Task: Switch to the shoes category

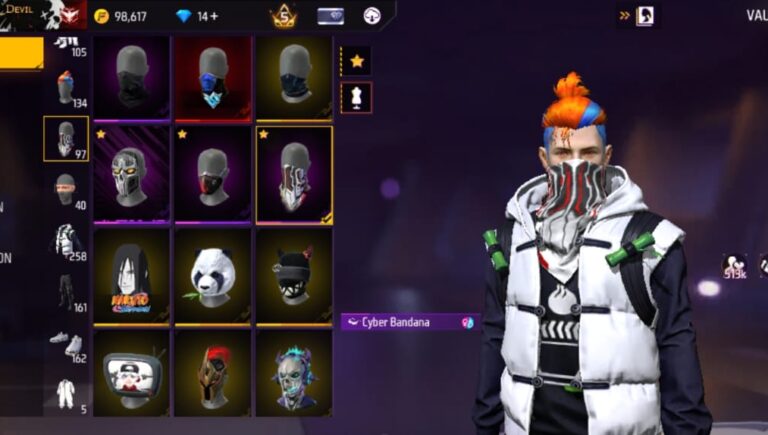Action: pos(66,342)
